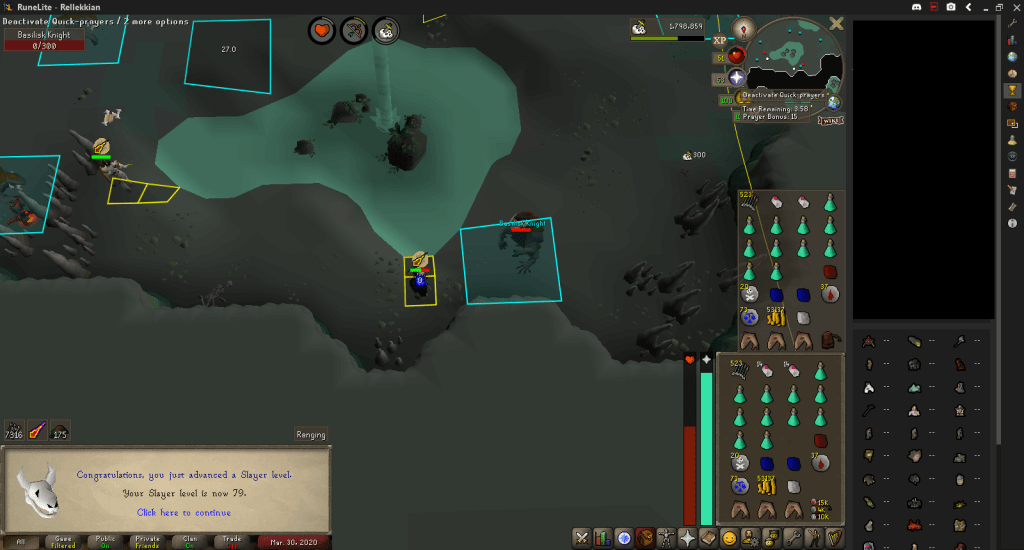Toggle the Game chat filter
The width and height of the screenshot is (1024, 550).
(63, 541)
